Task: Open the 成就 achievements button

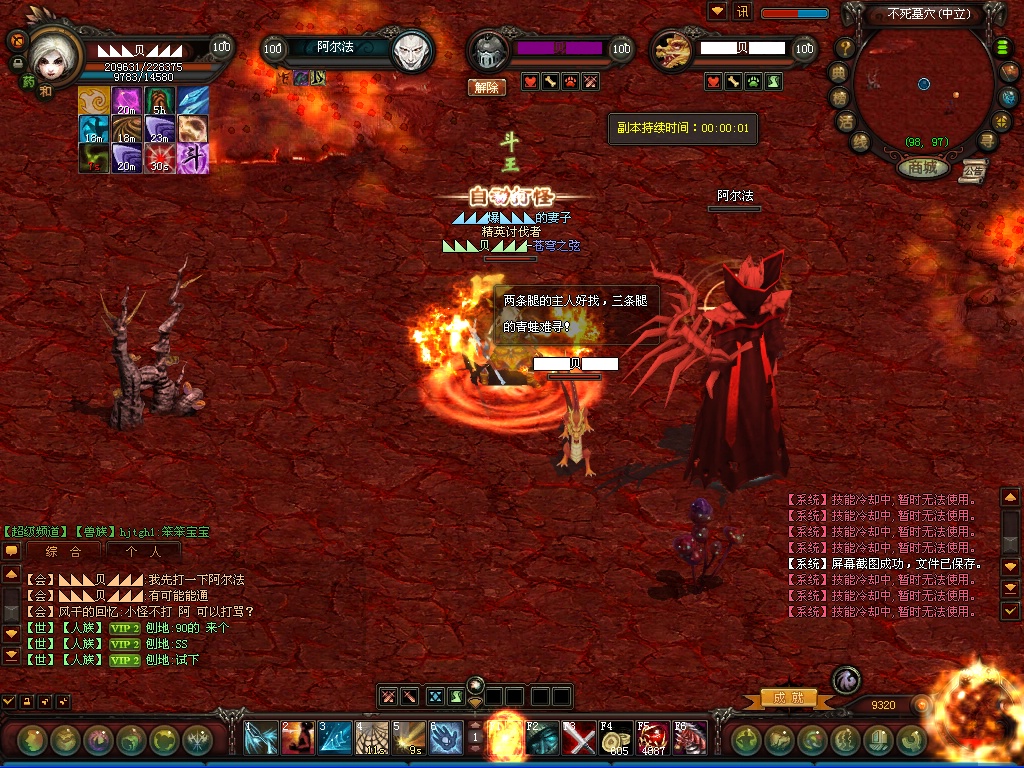Action: coord(789,698)
